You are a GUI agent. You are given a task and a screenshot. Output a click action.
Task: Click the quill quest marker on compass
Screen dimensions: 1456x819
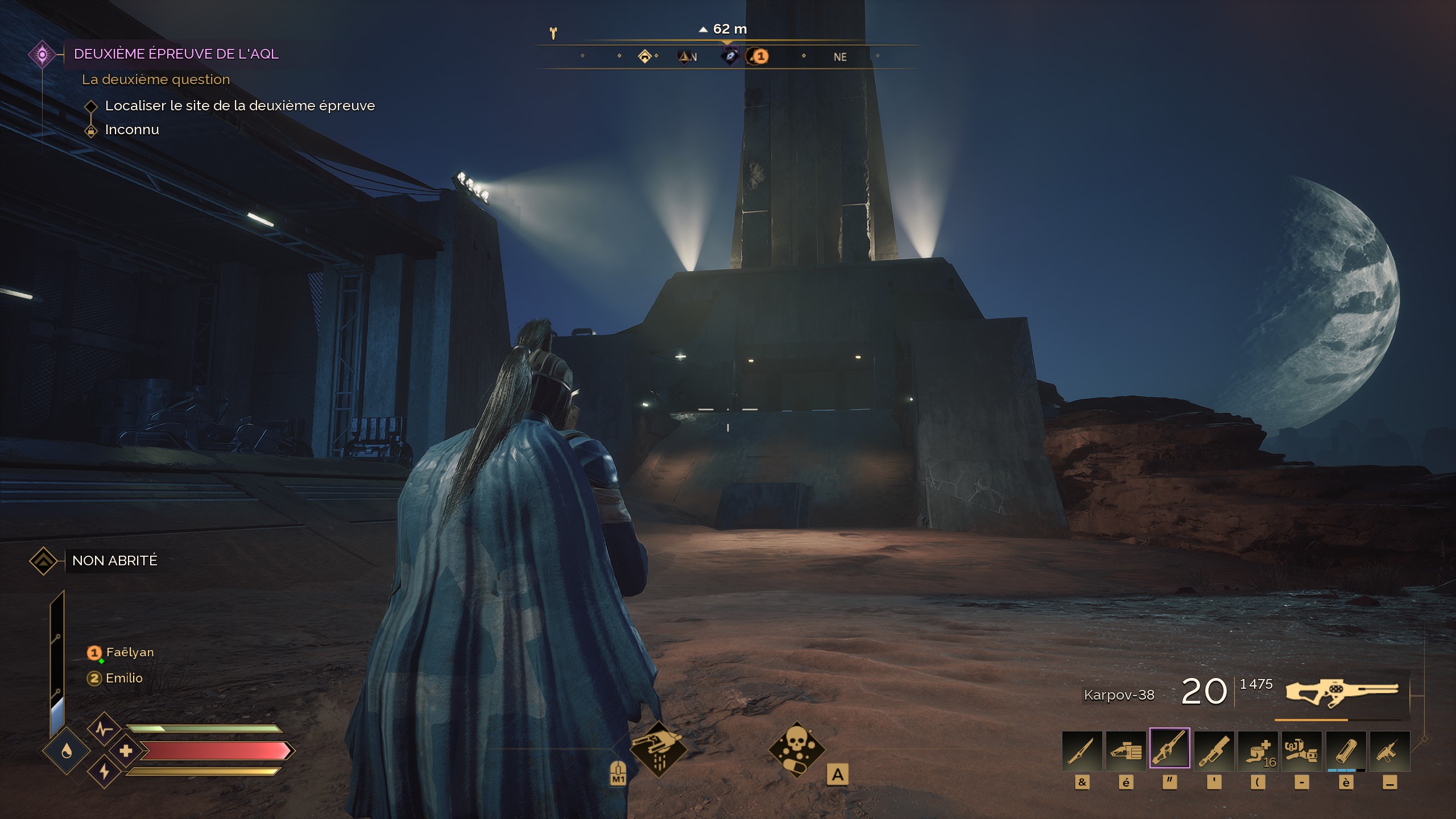click(730, 56)
